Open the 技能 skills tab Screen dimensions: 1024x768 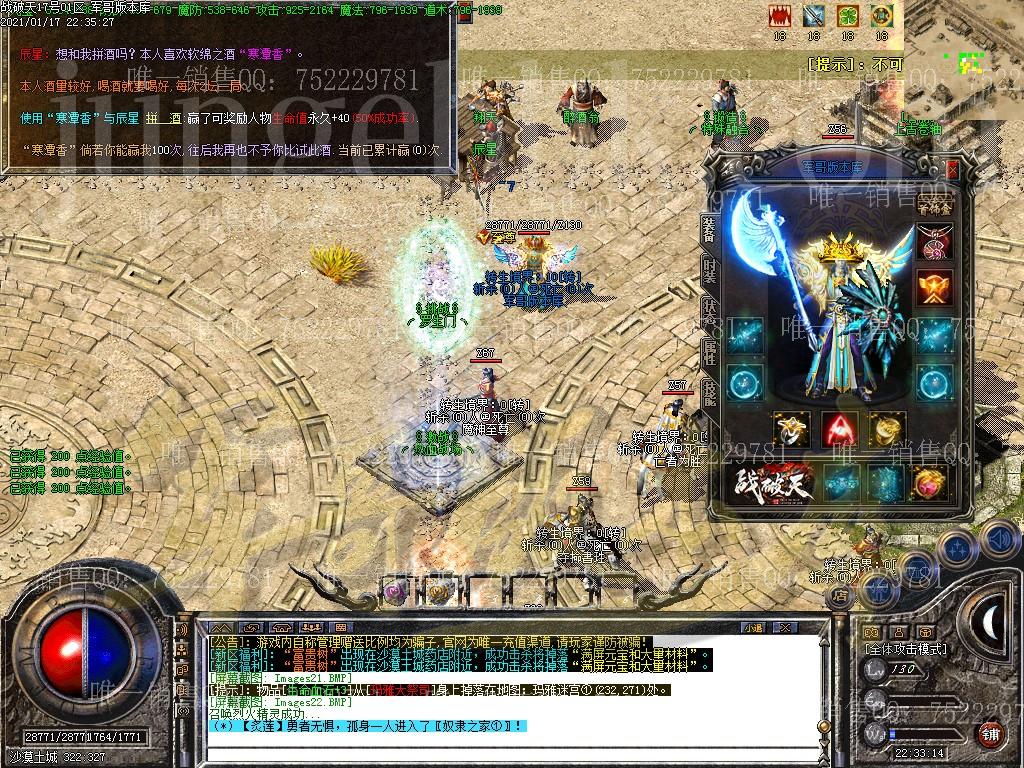pos(709,391)
